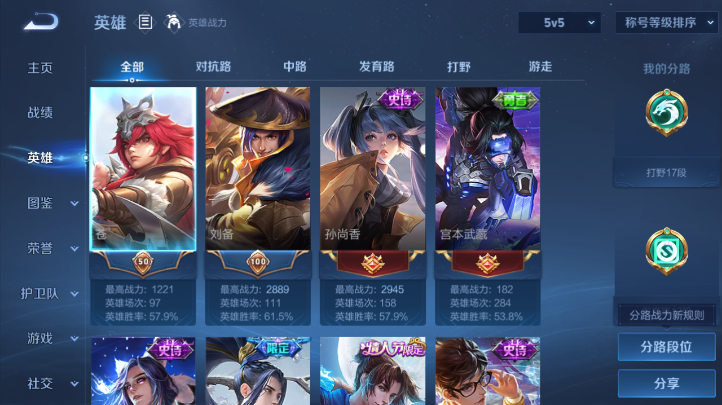Open the 5v5 mode dropdown

[x=558, y=22]
